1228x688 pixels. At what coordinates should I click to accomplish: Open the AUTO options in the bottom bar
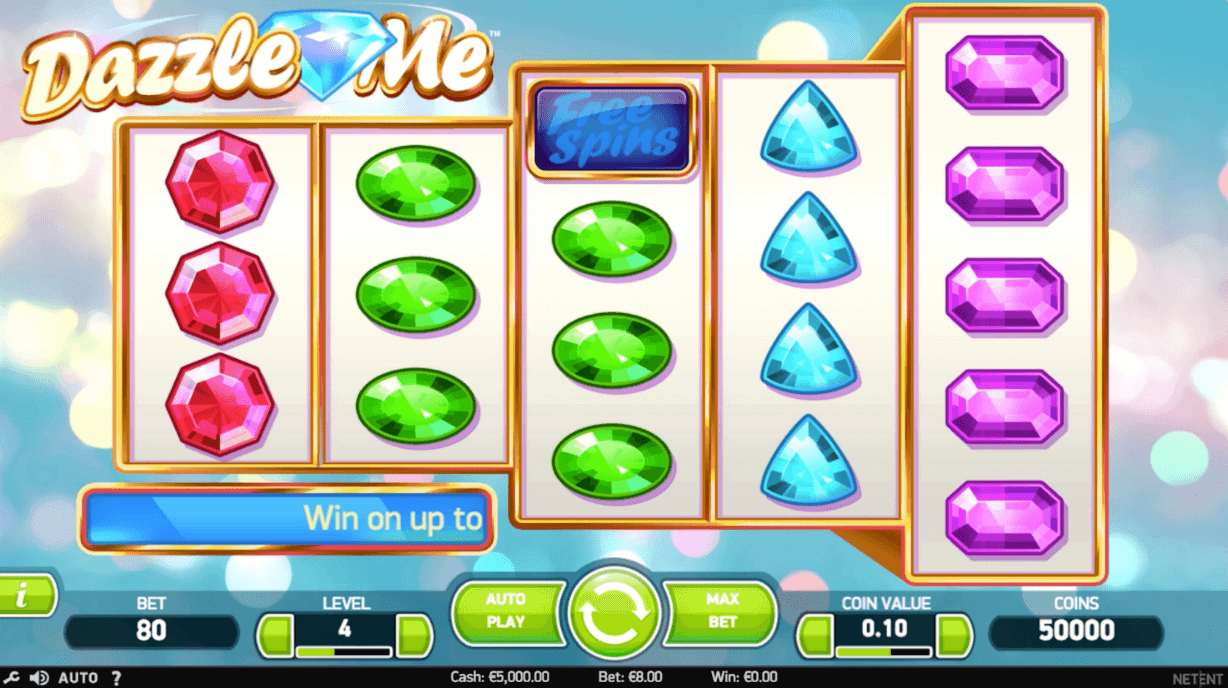pos(78,678)
